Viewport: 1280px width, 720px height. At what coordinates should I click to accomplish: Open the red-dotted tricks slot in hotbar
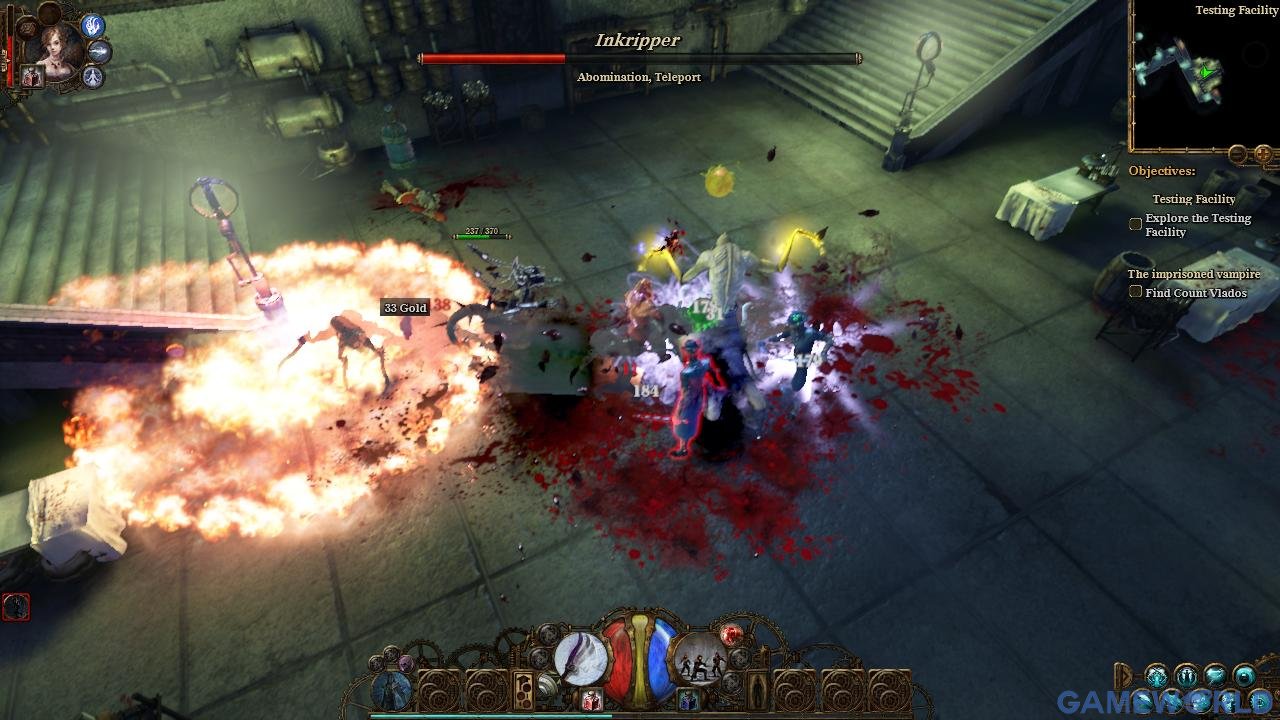(523, 690)
